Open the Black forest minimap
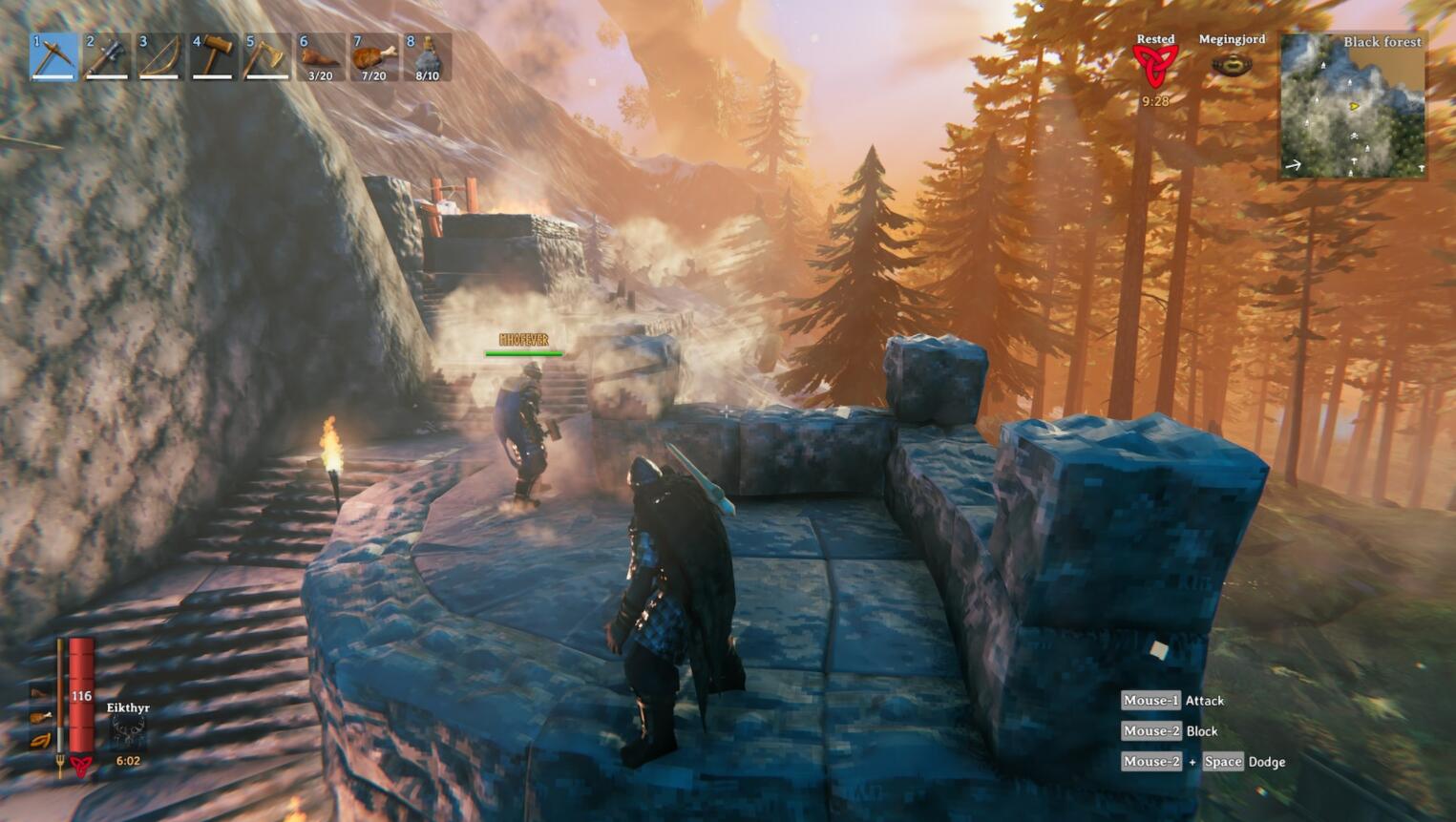1456x822 pixels. [x=1353, y=105]
